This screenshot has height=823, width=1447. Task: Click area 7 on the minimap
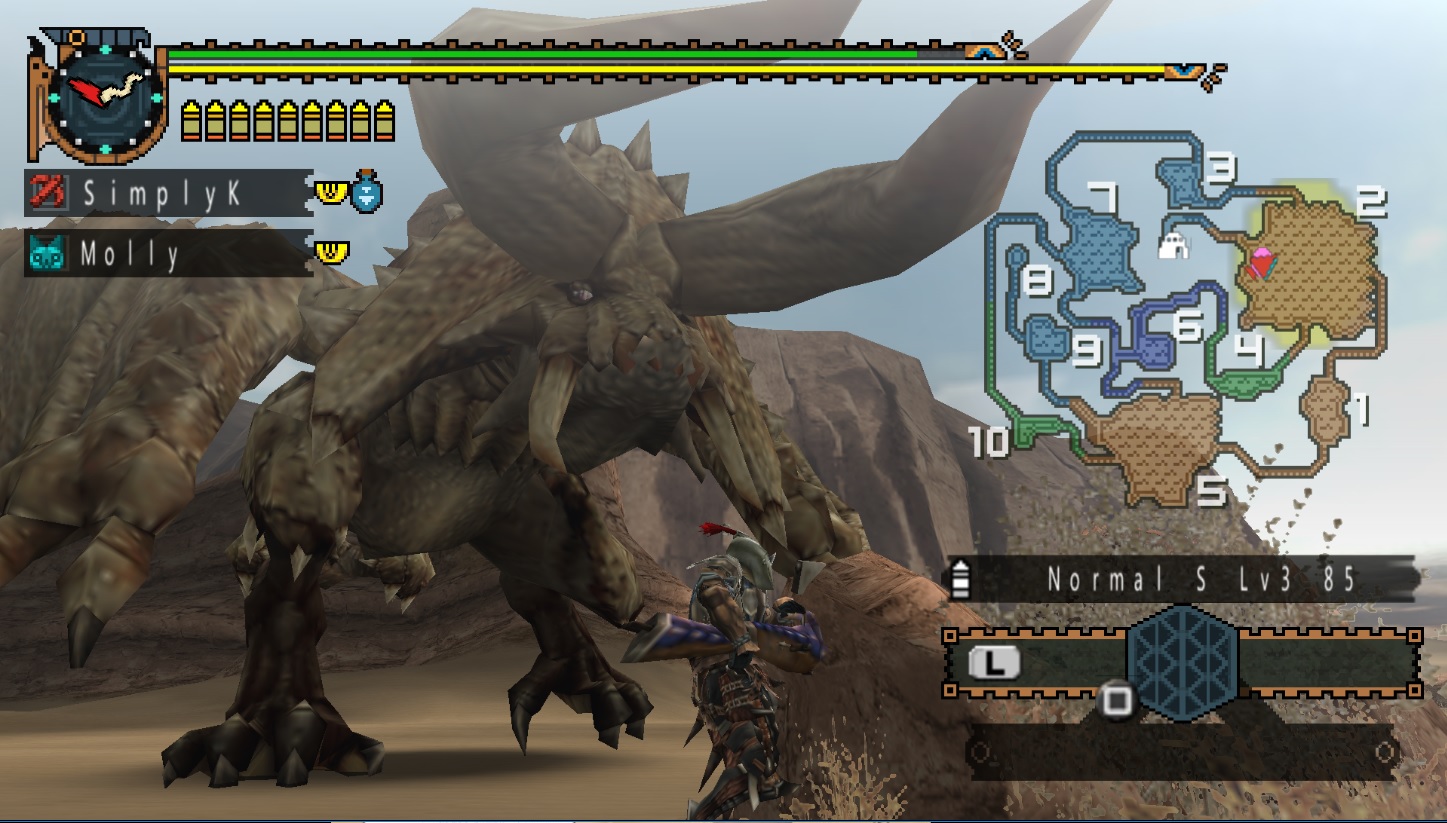pyautogui.click(x=1095, y=248)
